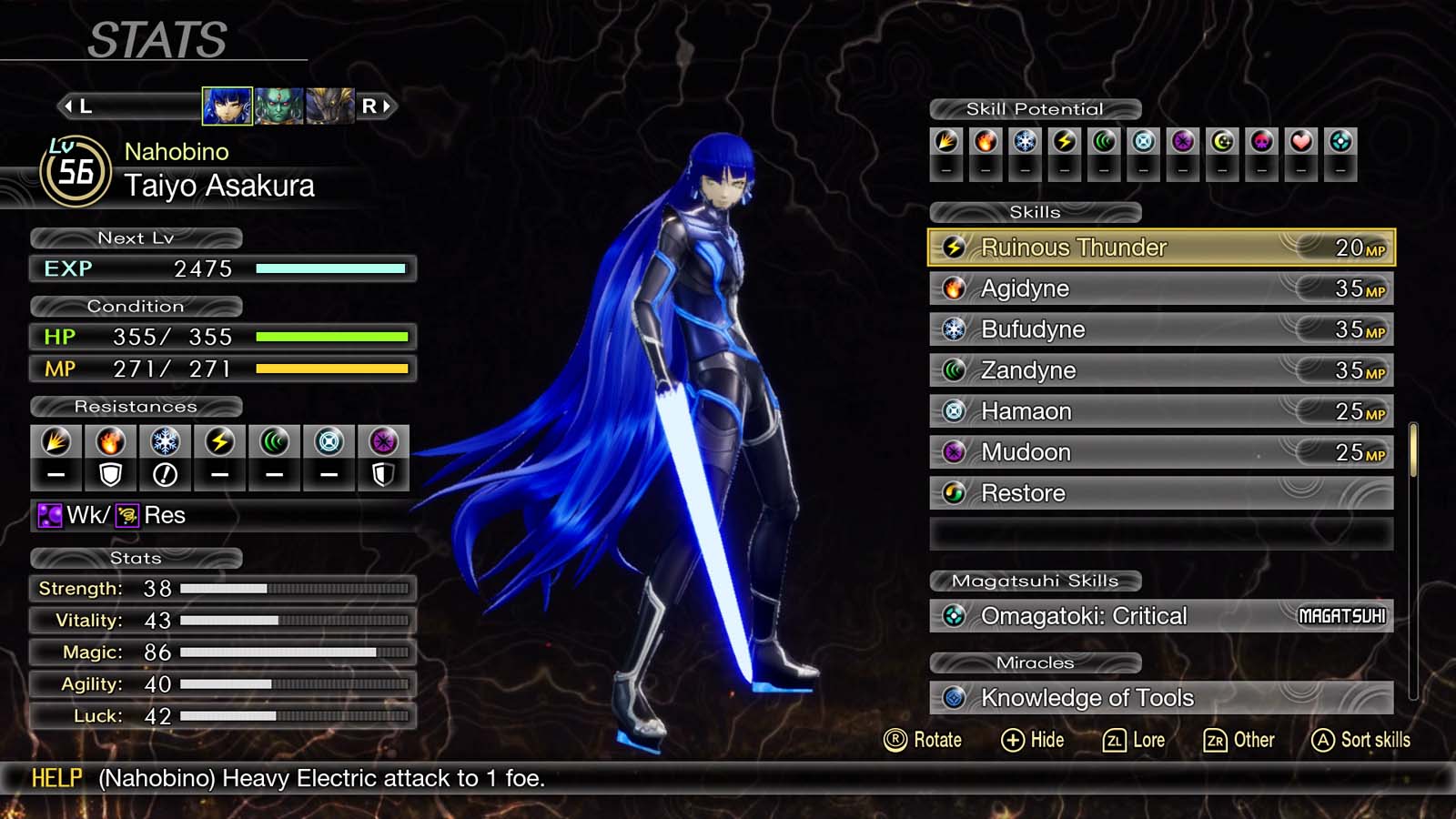1456x819 pixels.
Task: Click the electric icon beside Ruinous Thunder
Action: click(x=953, y=247)
